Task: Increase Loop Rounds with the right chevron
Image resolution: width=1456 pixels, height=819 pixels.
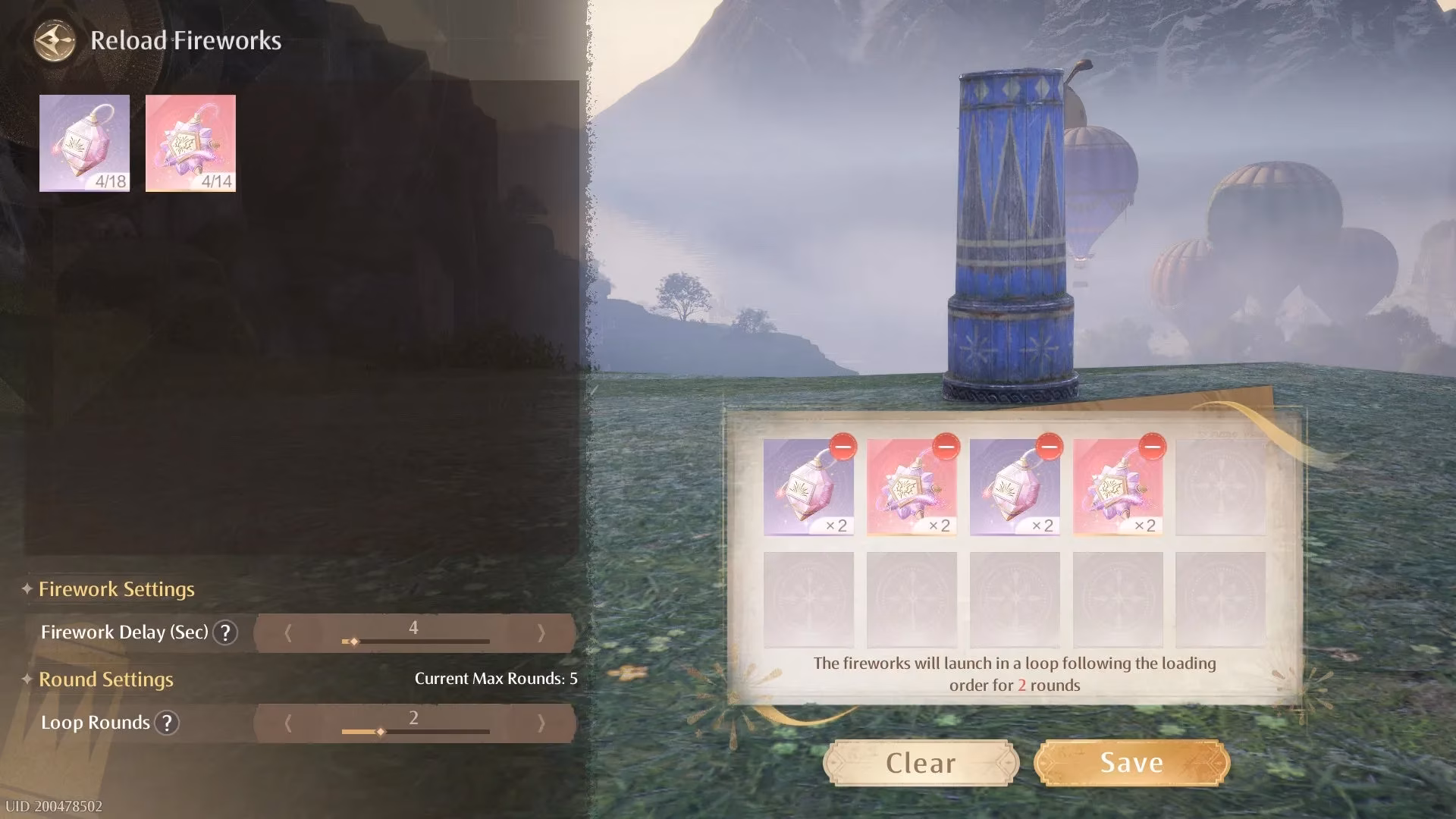Action: point(543,723)
